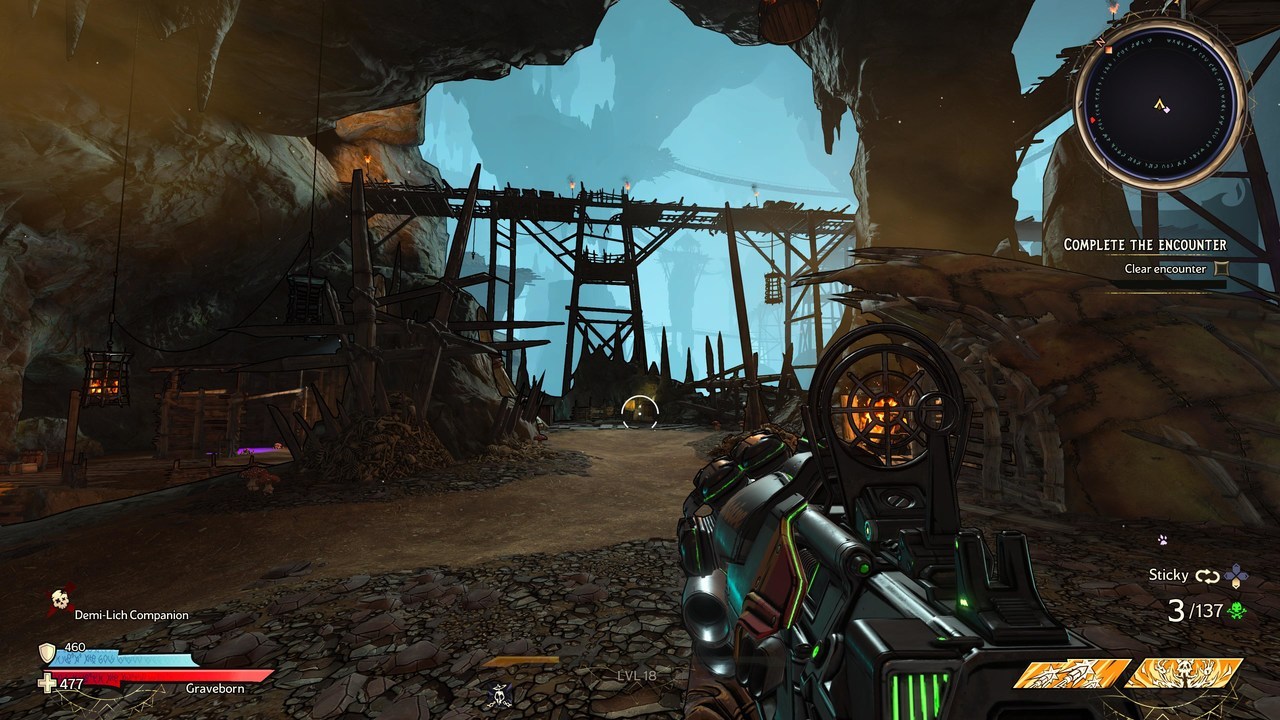
Task: Select the skull class emblem near the level
Action: pyautogui.click(x=500, y=693)
